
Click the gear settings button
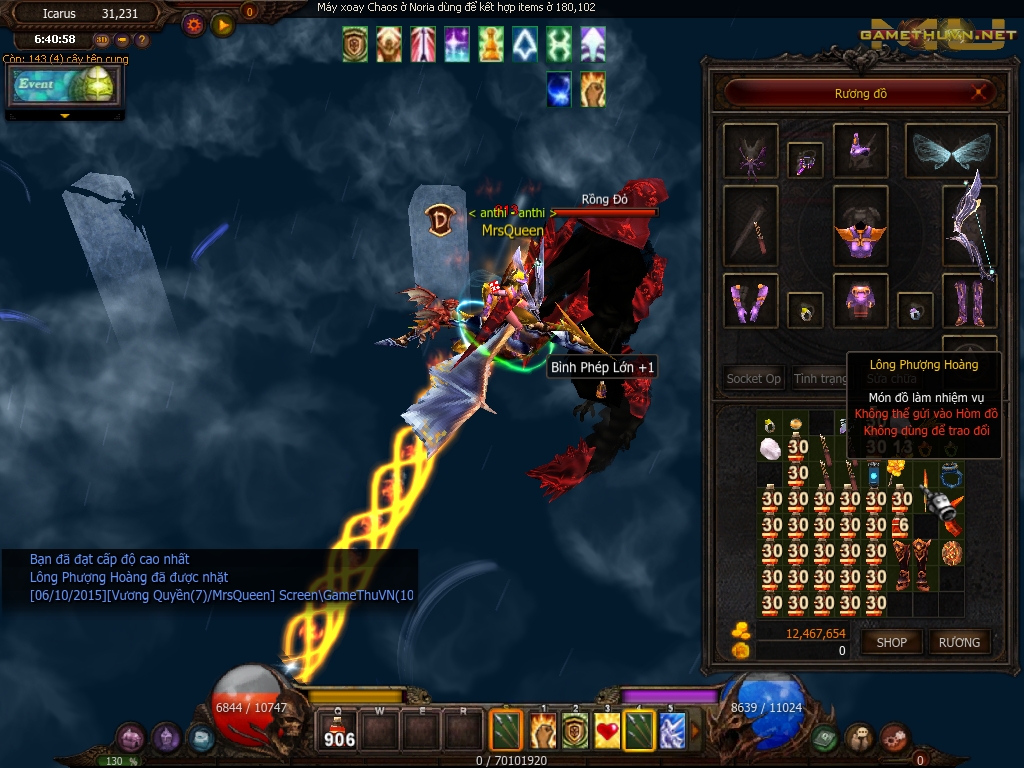point(194,24)
